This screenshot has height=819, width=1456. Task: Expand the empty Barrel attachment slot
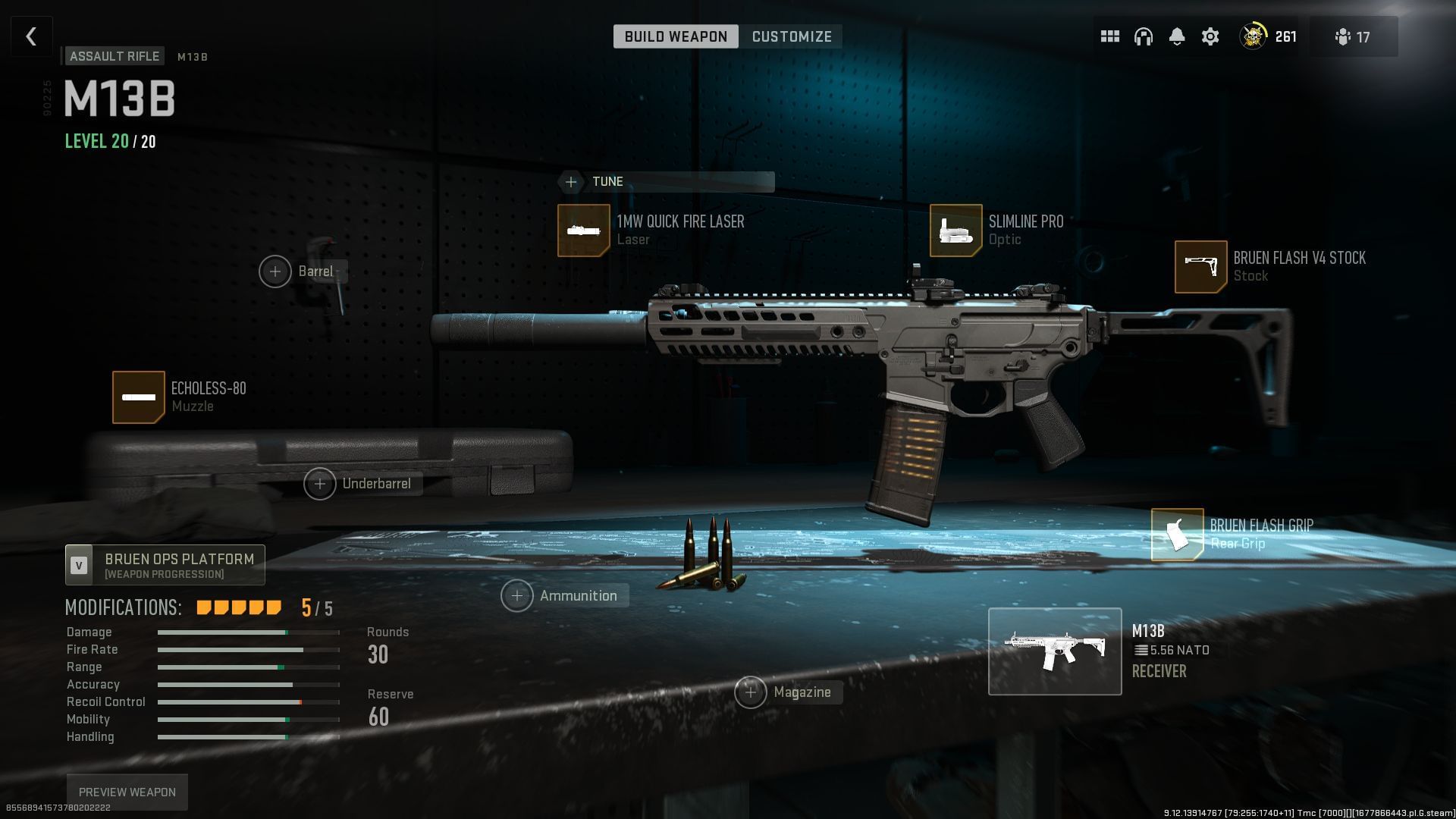(275, 271)
